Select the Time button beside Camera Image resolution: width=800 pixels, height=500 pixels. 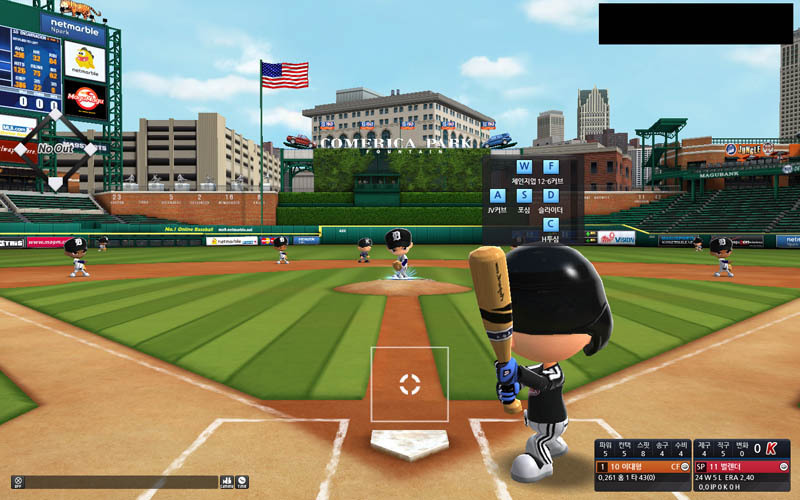tap(242, 481)
